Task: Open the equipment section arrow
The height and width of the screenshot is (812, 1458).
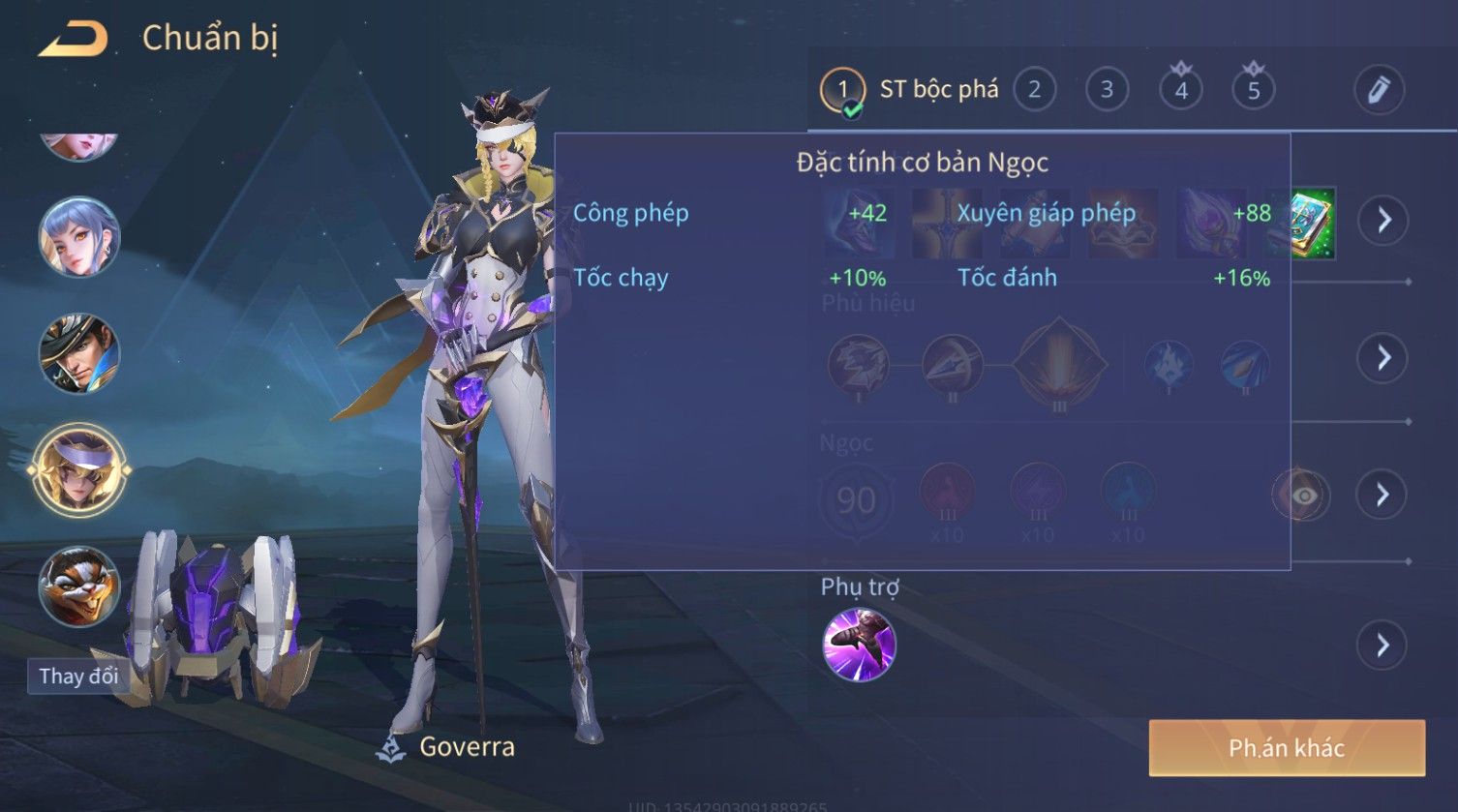Action: pos(1383,221)
